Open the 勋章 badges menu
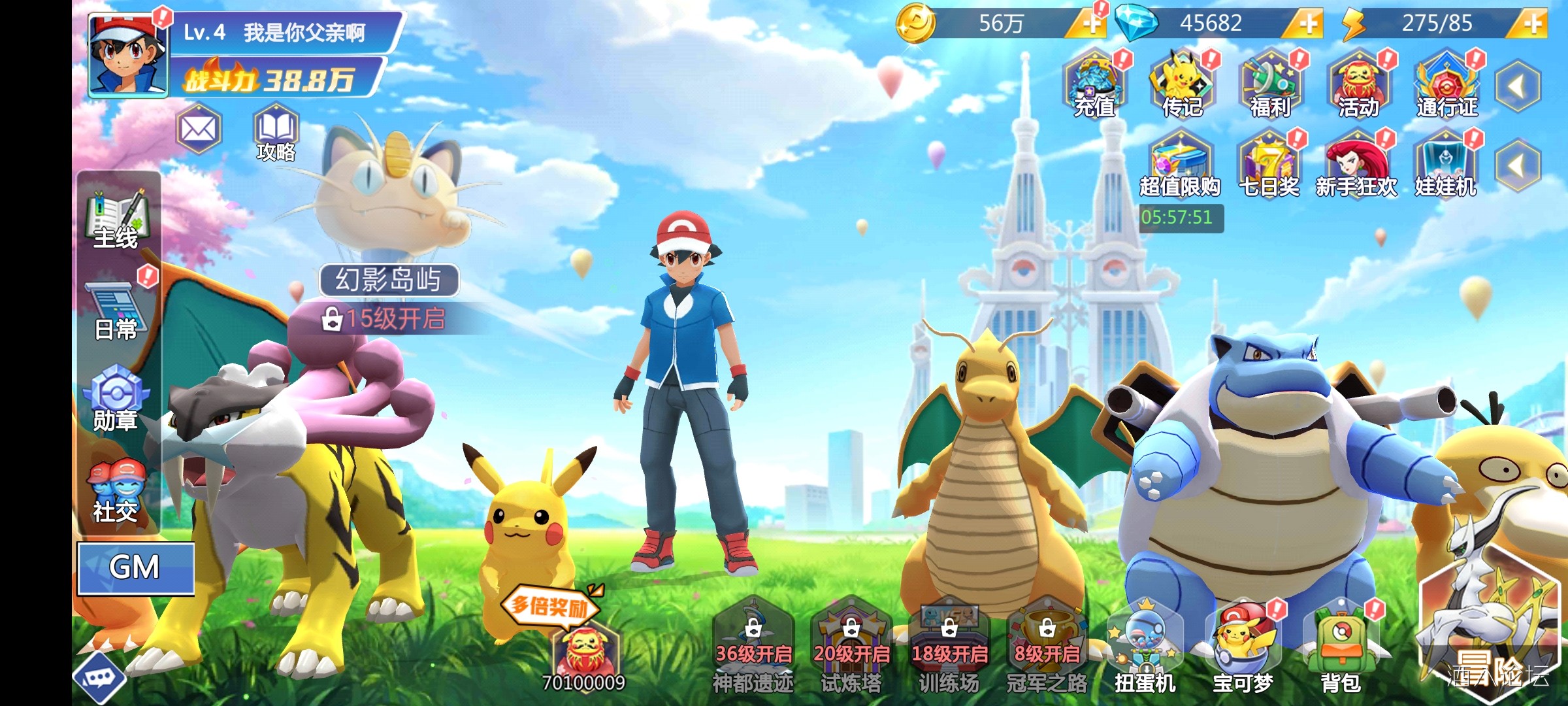Image resolution: width=1568 pixels, height=706 pixels. coord(116,400)
